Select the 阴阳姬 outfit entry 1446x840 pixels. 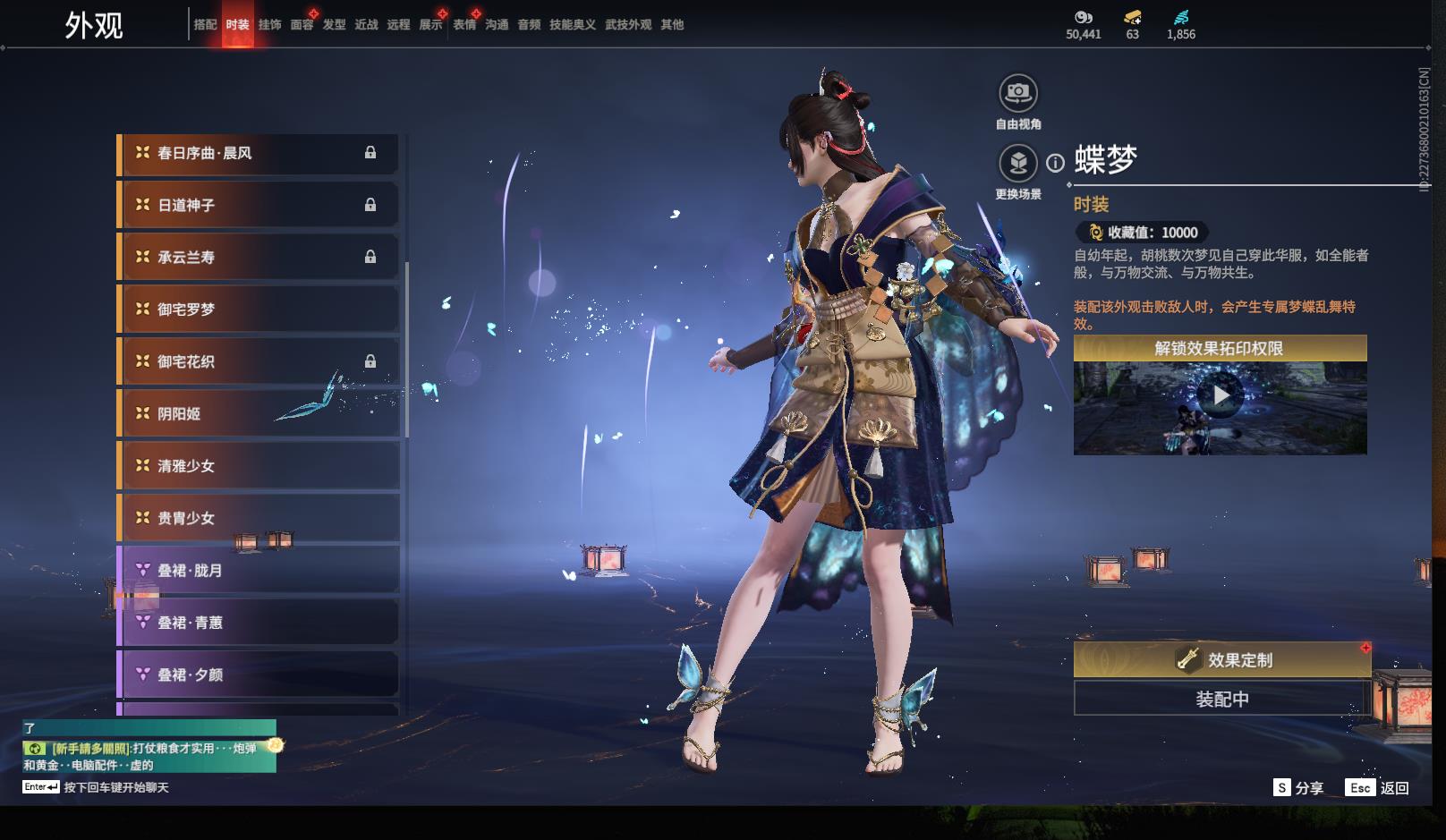point(258,413)
